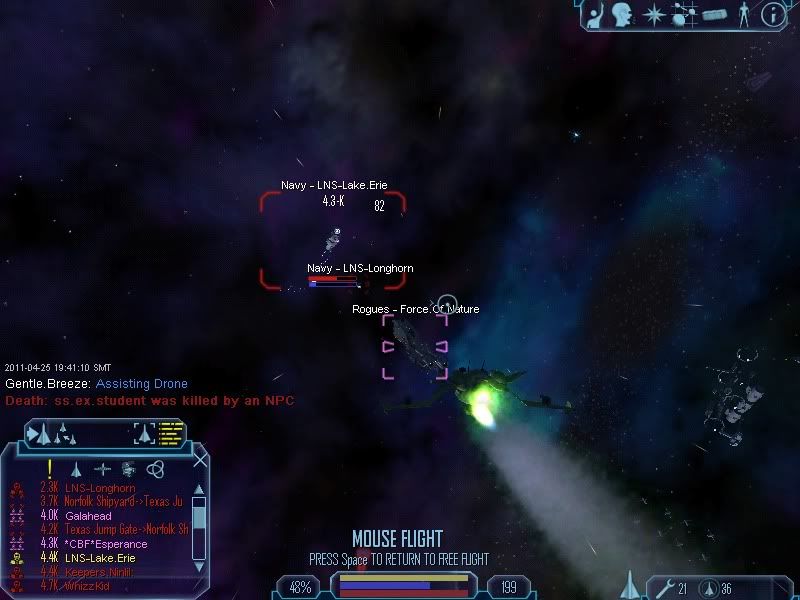Open the star-shaped nav icon
Image resolution: width=800 pixels, height=600 pixels.
click(x=655, y=14)
